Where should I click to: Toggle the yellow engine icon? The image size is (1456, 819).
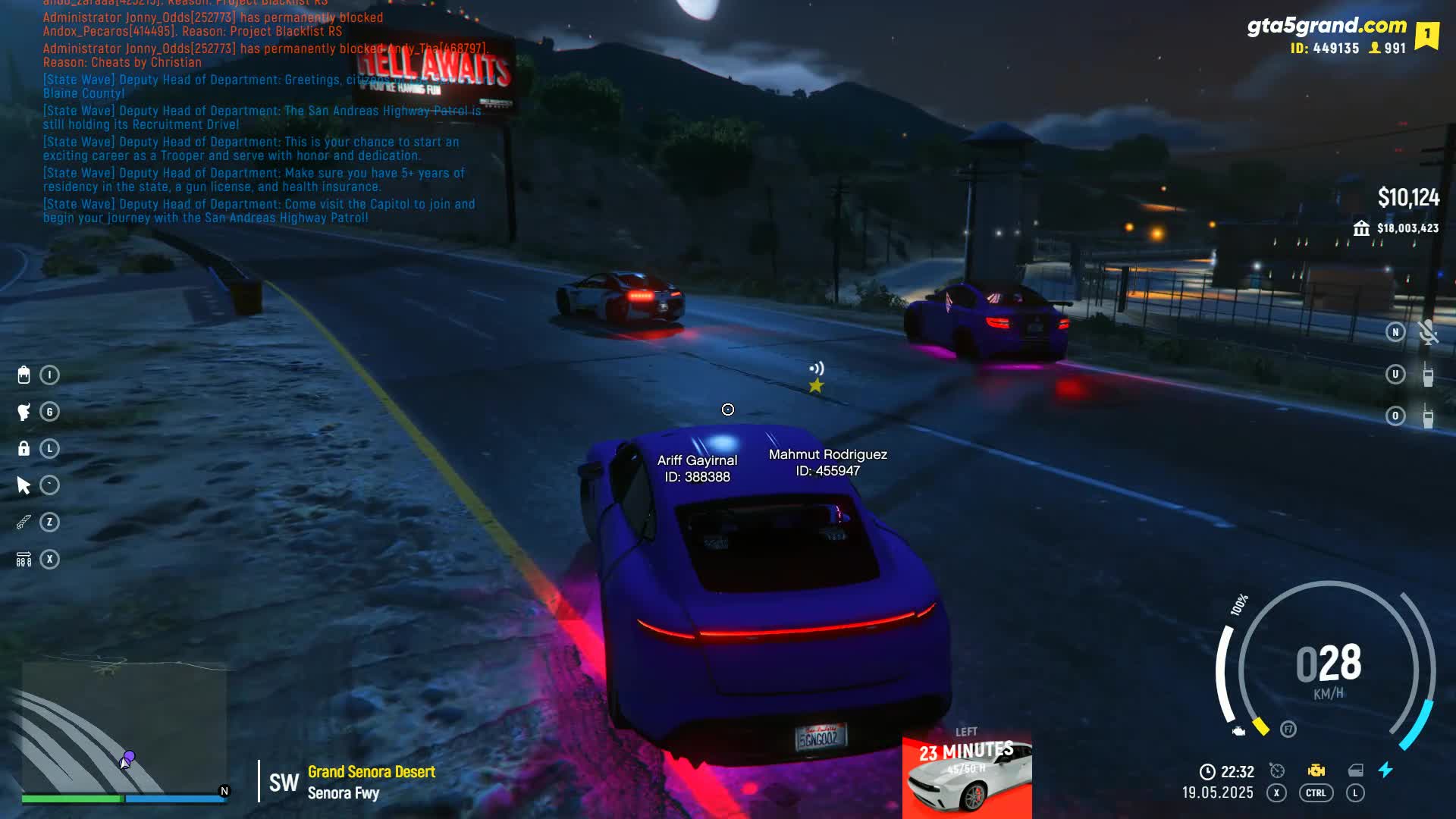point(1316,770)
